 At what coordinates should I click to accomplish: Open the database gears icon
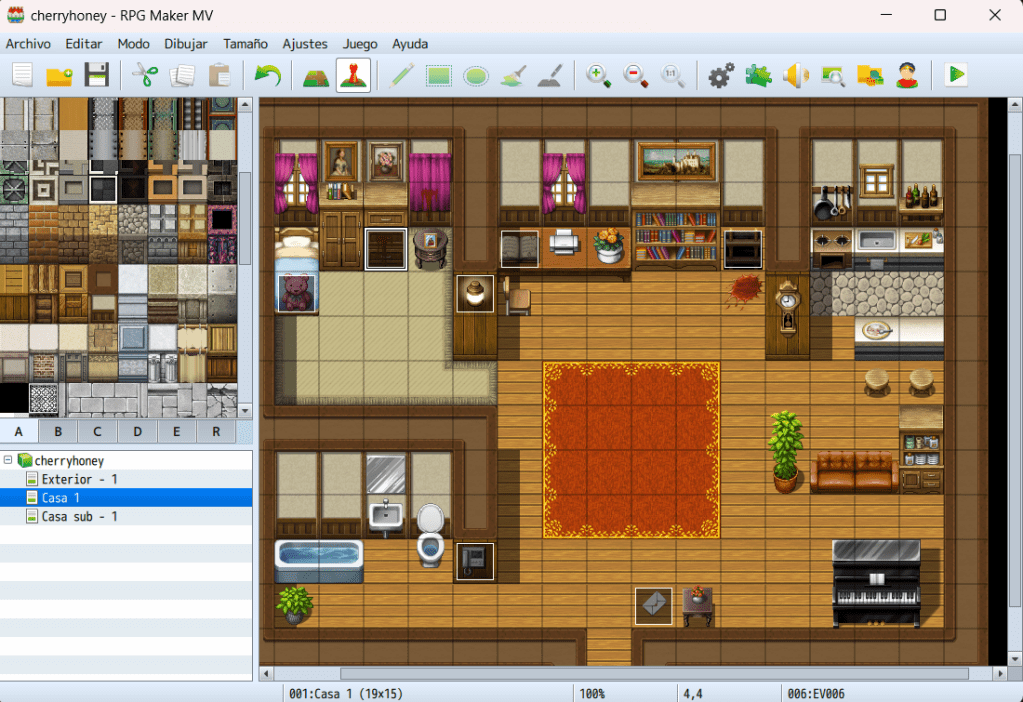tap(721, 75)
